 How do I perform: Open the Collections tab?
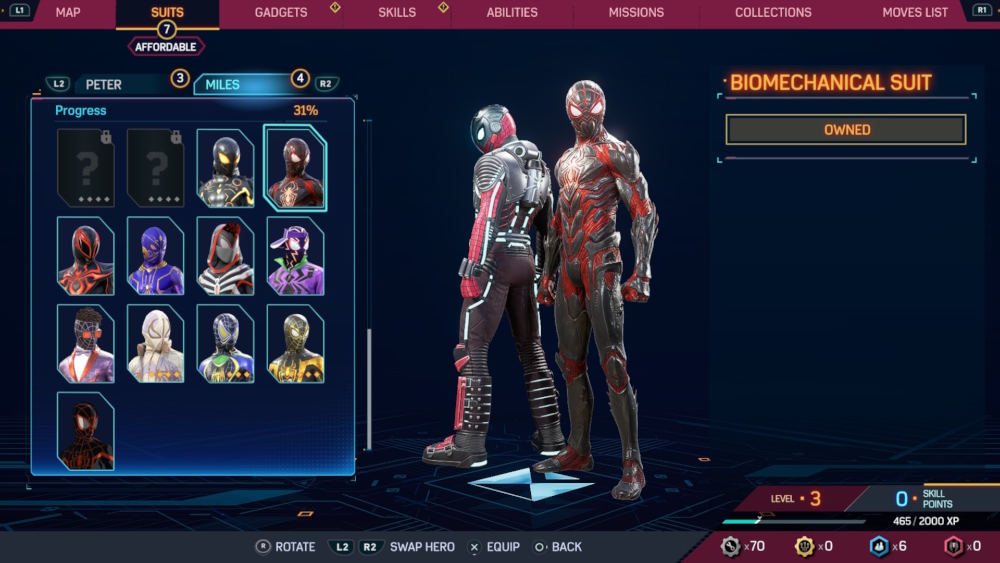(773, 13)
